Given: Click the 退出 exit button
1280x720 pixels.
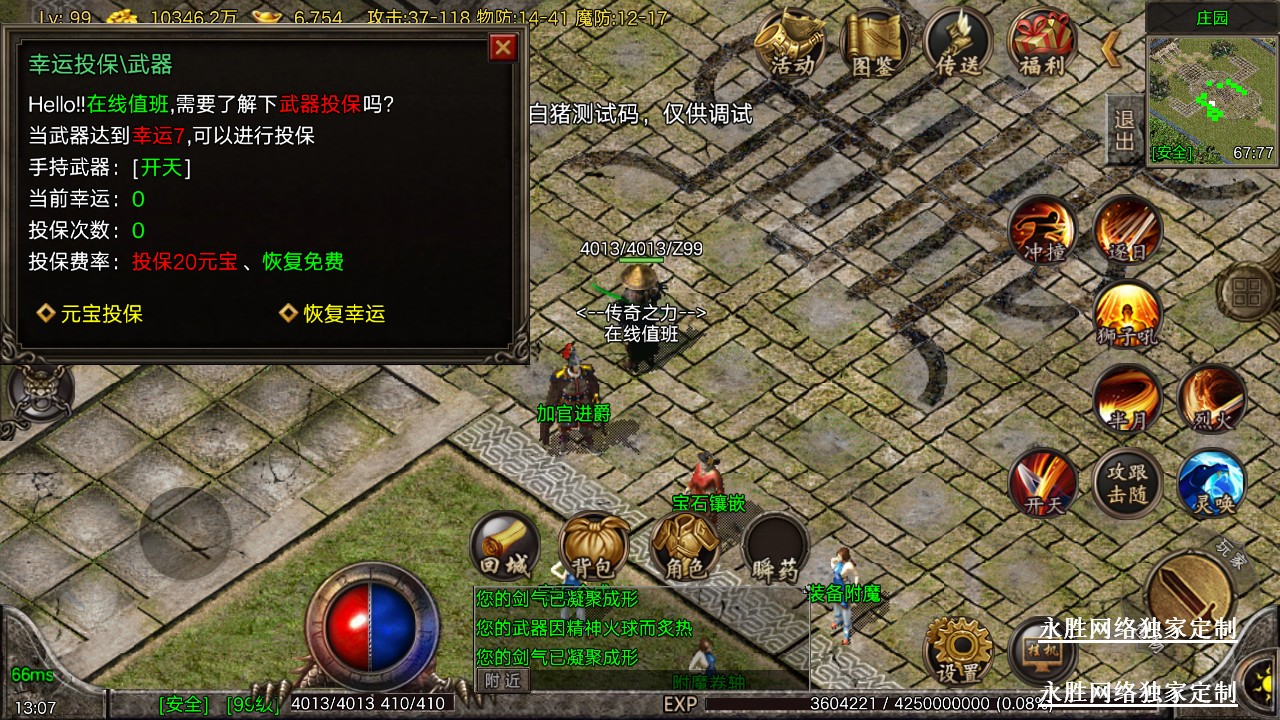Looking at the screenshot, I should 1124,131.
